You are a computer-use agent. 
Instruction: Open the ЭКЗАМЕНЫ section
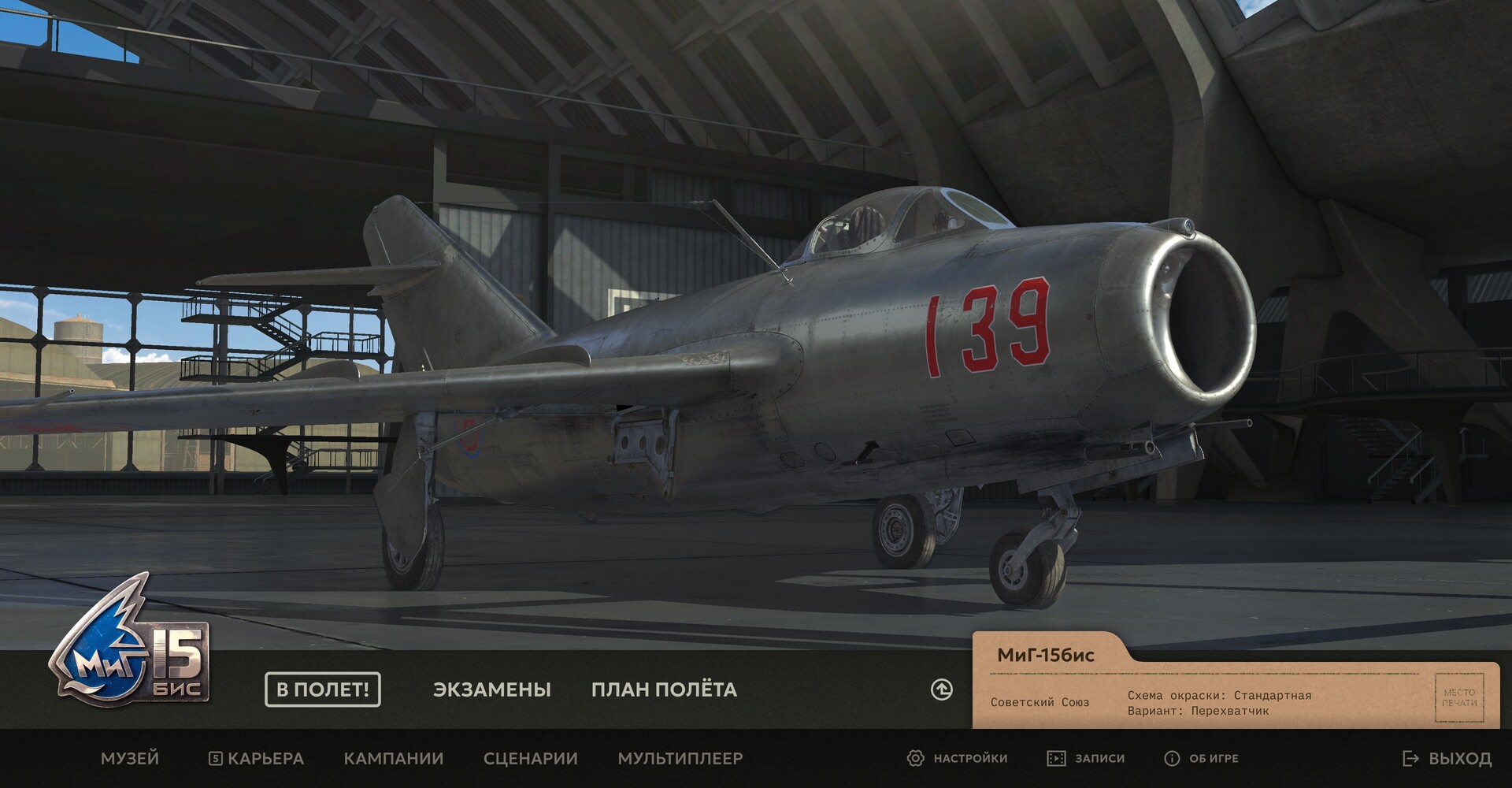click(492, 689)
